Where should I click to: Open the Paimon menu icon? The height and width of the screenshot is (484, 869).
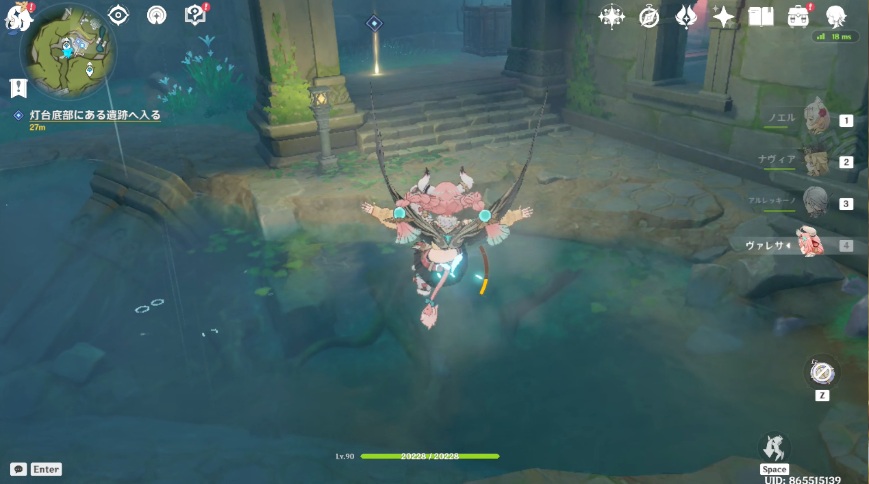(x=18, y=15)
